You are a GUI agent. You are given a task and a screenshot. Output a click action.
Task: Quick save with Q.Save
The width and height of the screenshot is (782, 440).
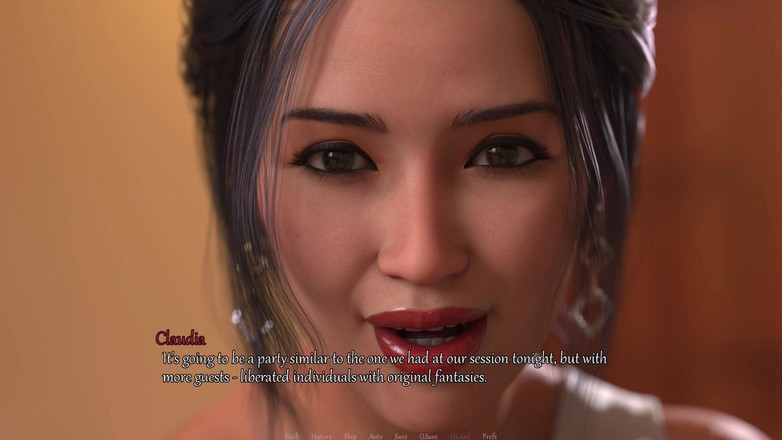click(x=428, y=436)
